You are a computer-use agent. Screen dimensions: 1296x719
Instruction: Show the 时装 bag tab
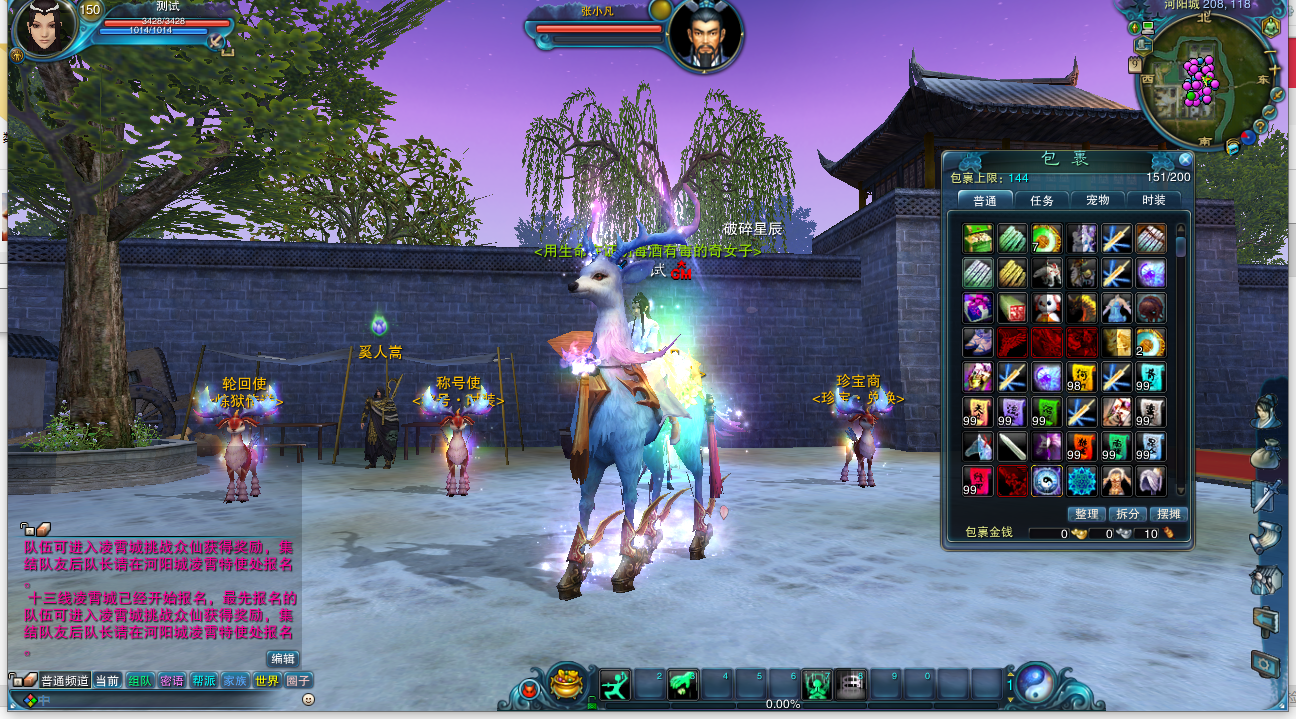[1153, 200]
